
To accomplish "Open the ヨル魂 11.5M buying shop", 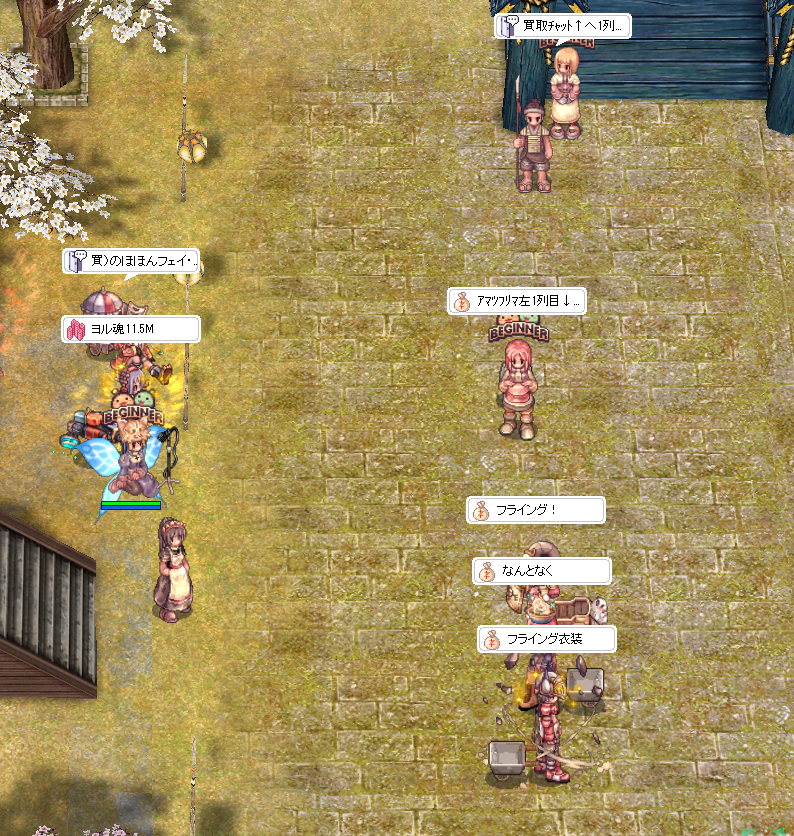I will pyautogui.click(x=130, y=329).
